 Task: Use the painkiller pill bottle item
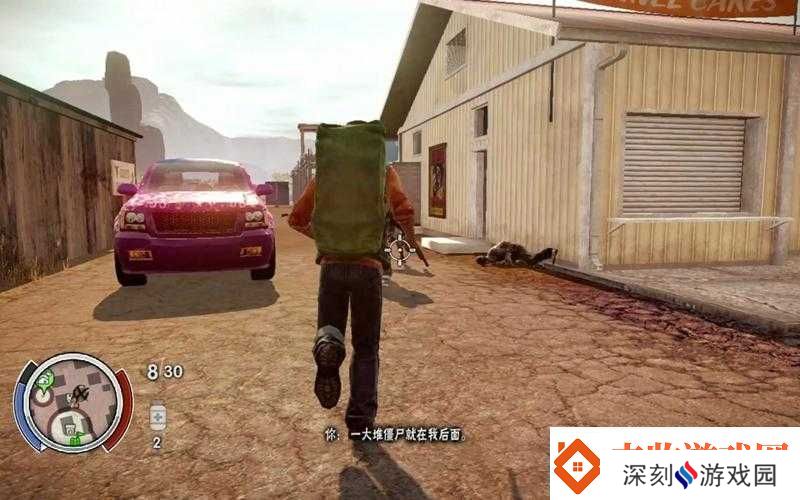point(157,416)
